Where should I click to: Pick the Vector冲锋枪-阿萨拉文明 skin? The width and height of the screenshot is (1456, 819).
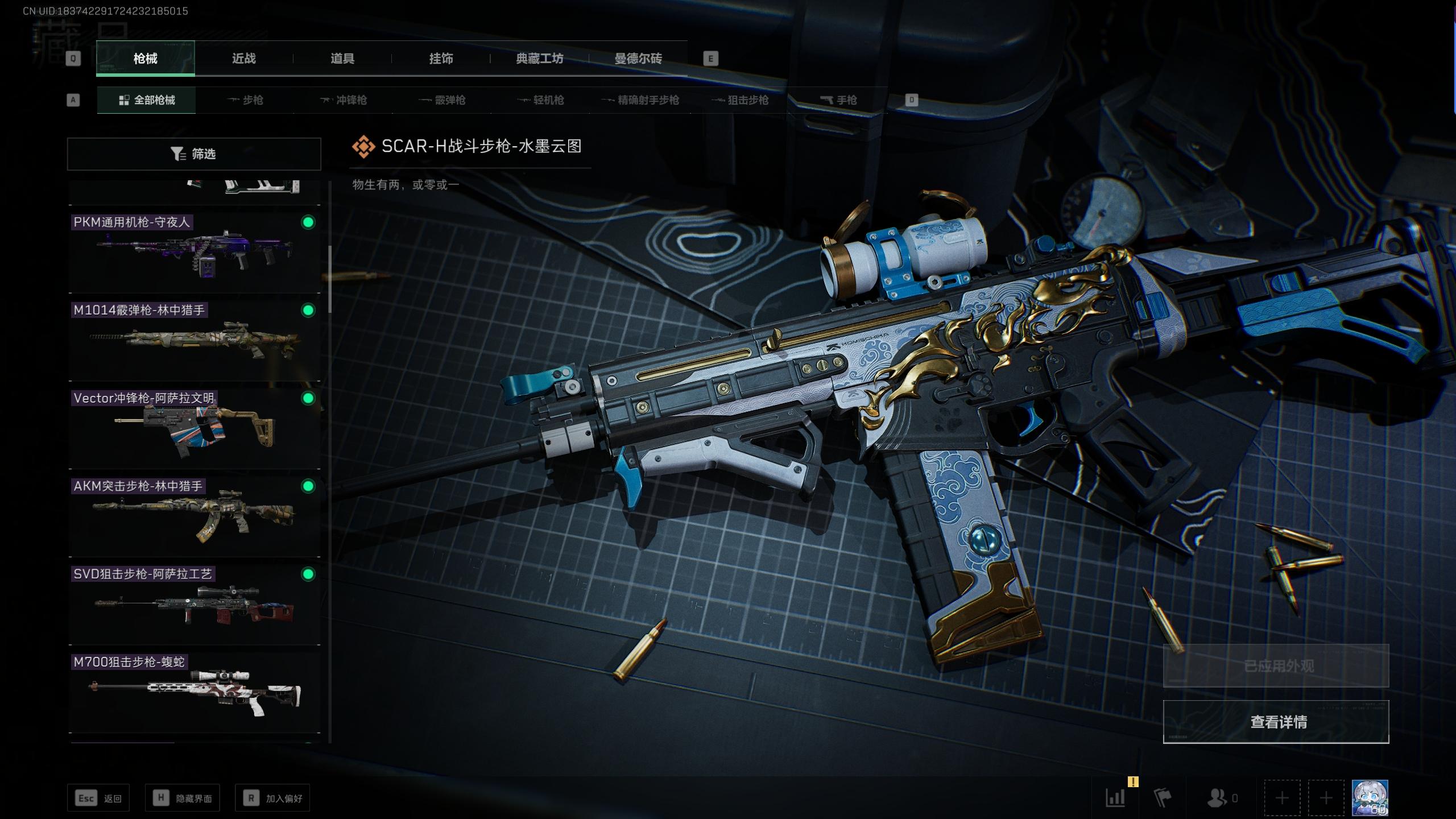pos(194,428)
